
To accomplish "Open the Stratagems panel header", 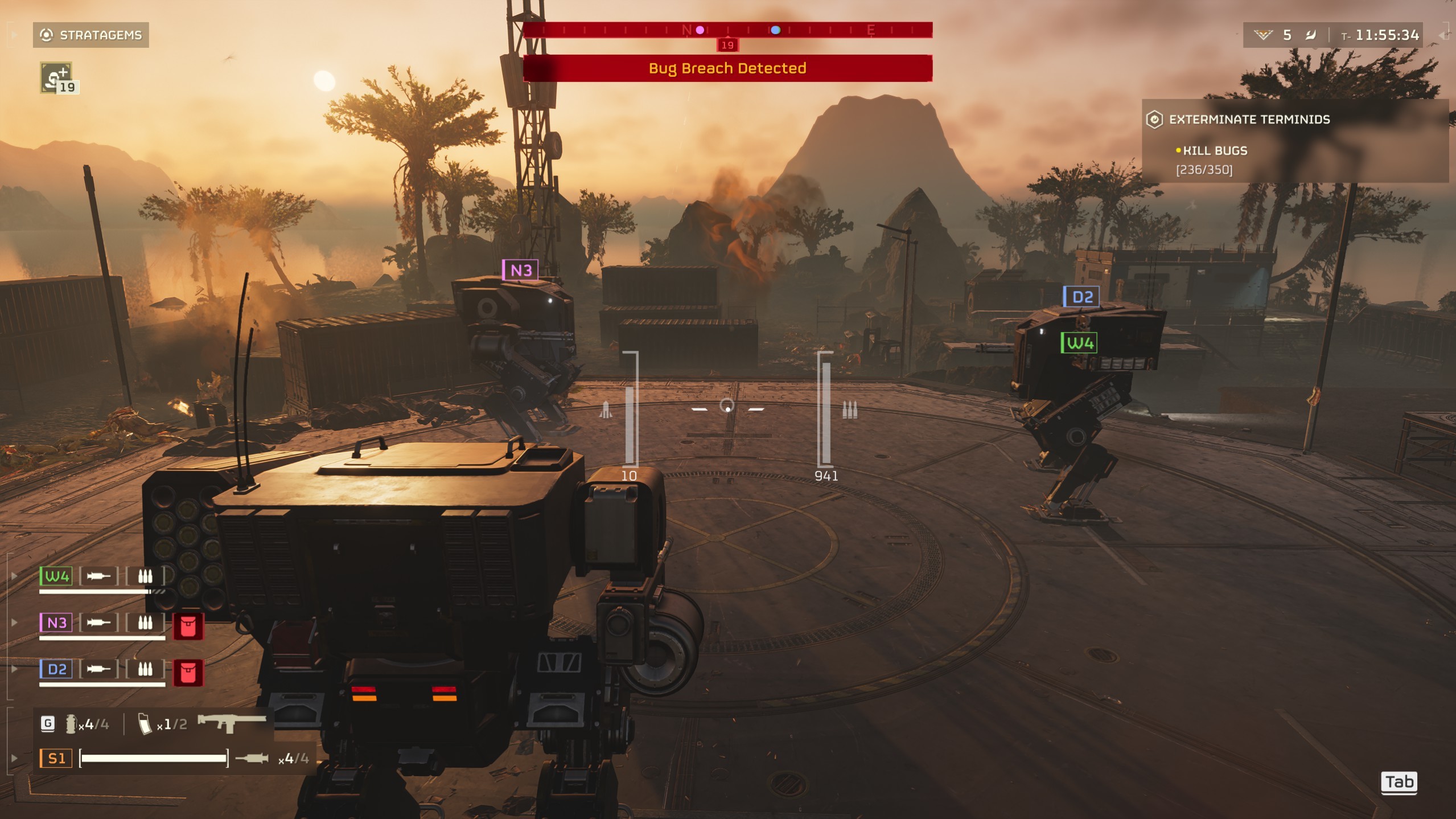I will click(91, 35).
